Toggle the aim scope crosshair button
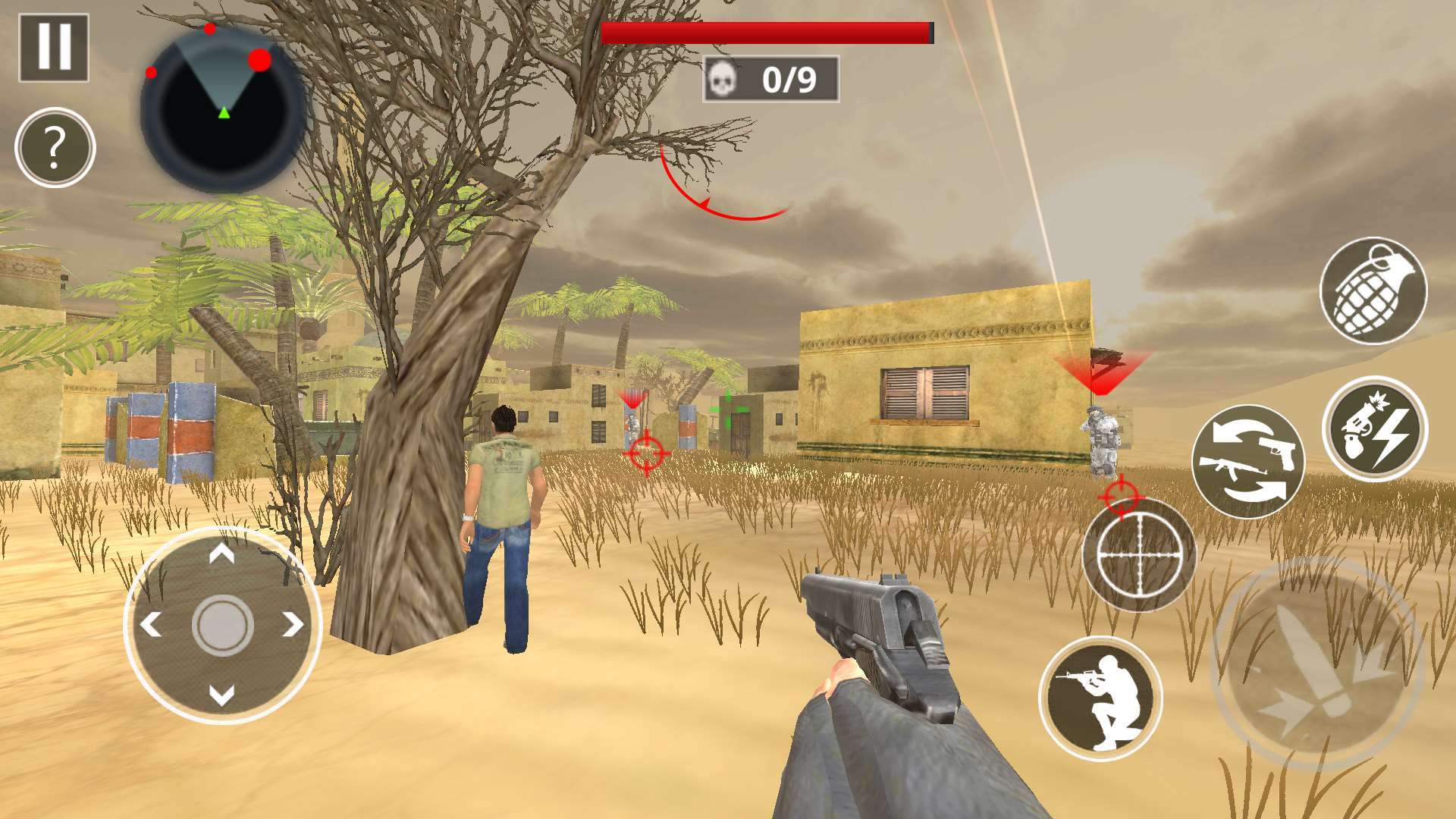Viewport: 1456px width, 819px height. pos(1138,555)
